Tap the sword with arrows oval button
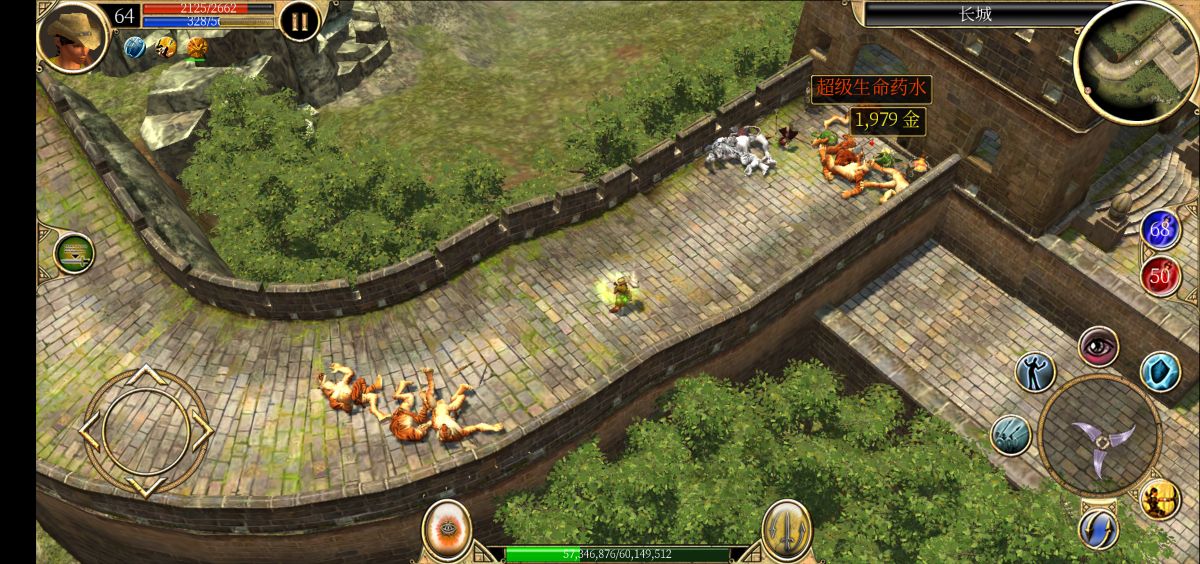 point(786,530)
